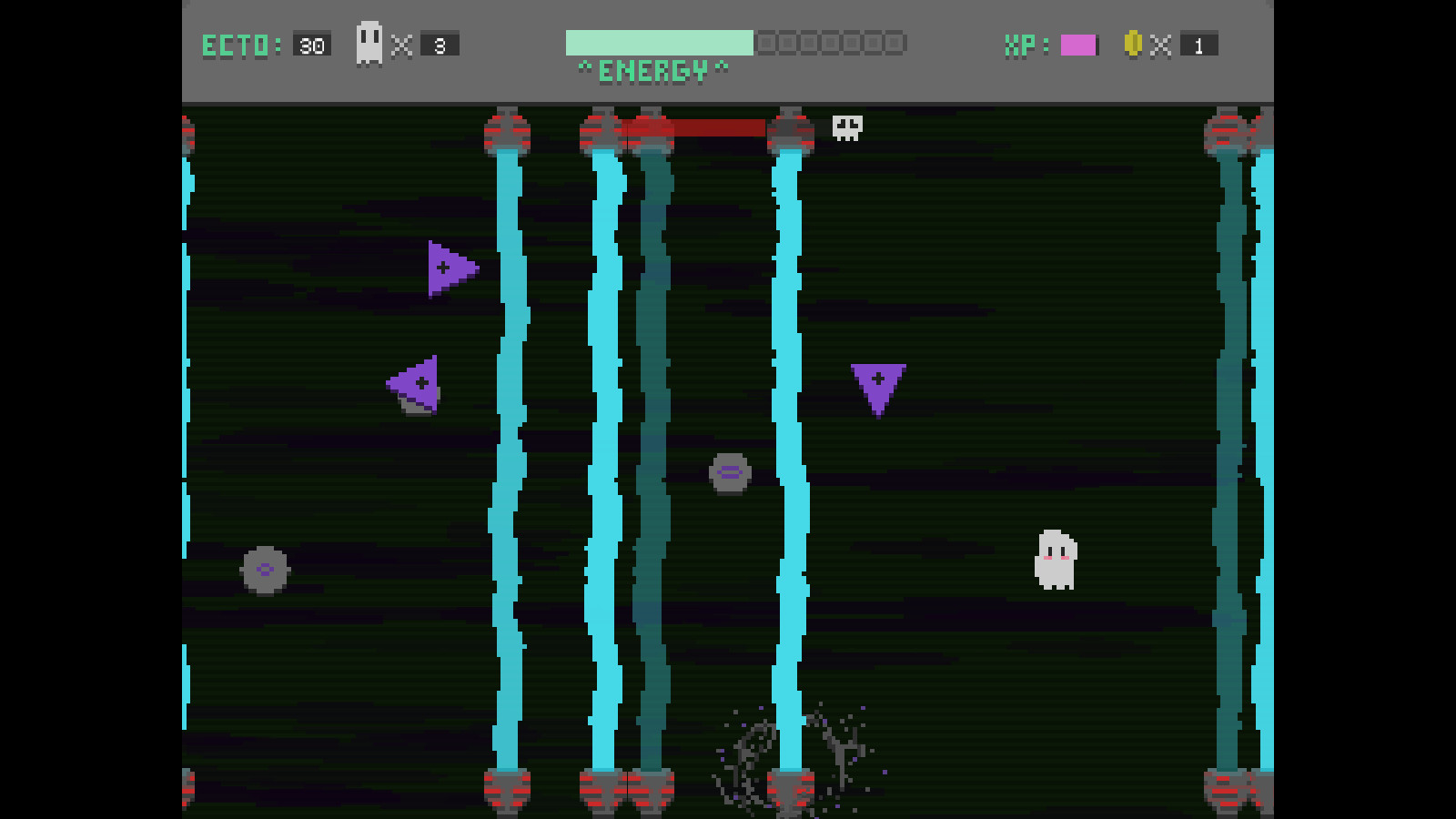Select the purple triangle enemy near the top beam
The height and width of the screenshot is (819, 1456).
click(x=448, y=267)
